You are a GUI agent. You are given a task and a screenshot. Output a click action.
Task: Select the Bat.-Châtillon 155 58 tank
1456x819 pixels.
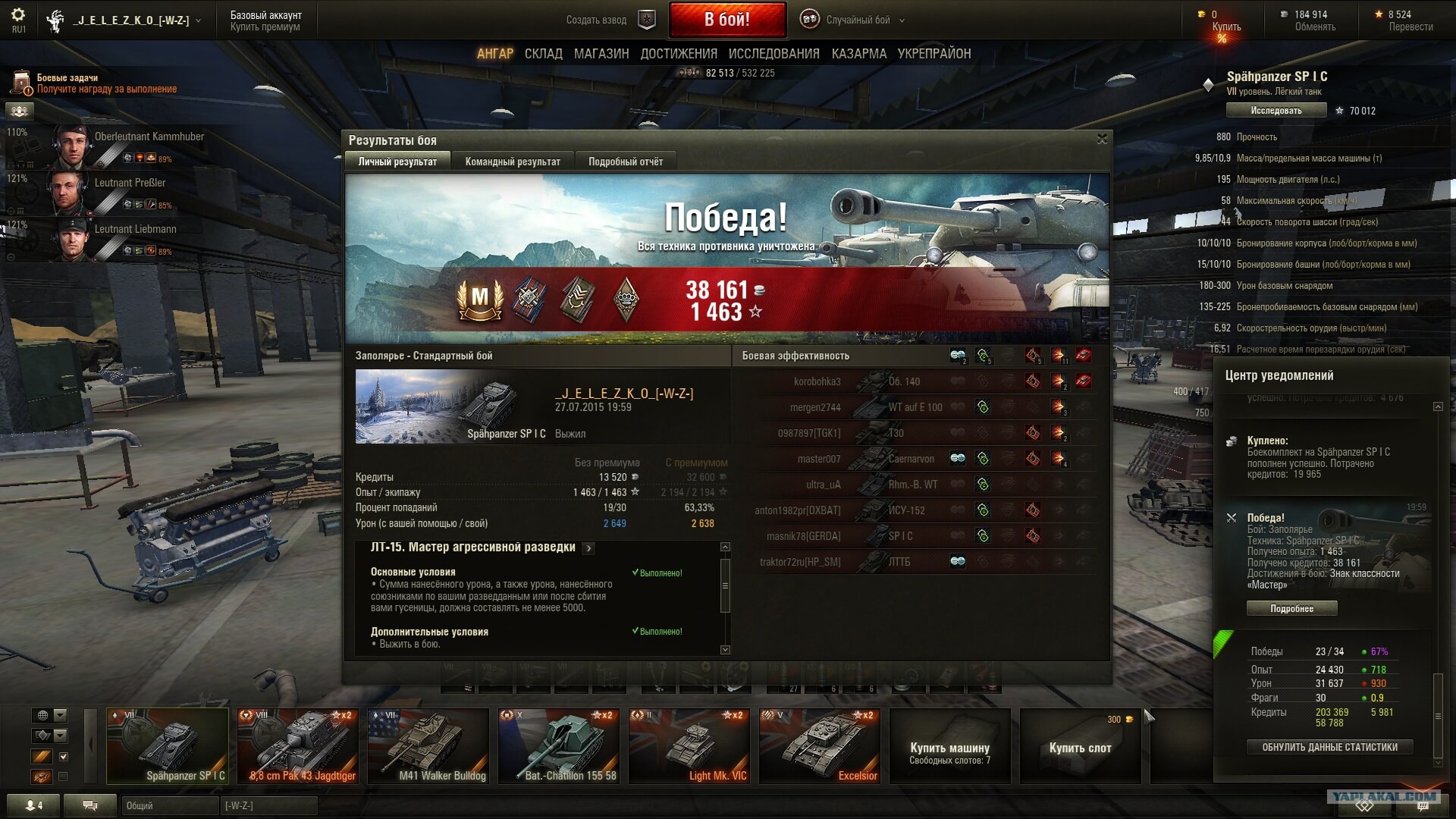coord(559,746)
